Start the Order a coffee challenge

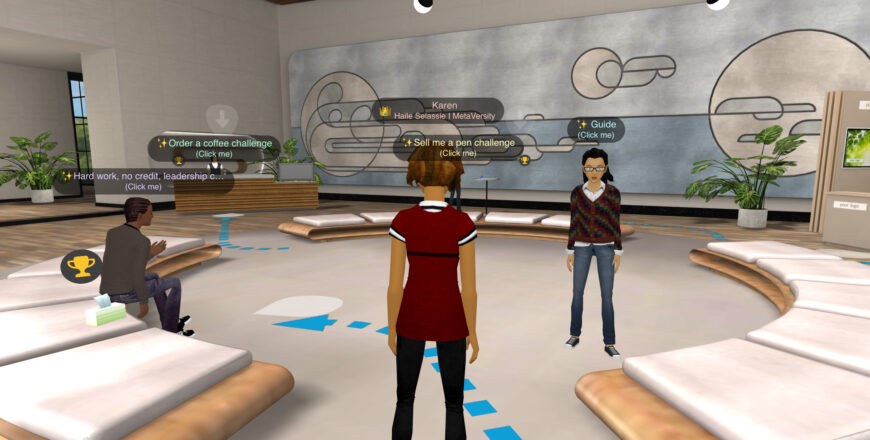tap(213, 147)
